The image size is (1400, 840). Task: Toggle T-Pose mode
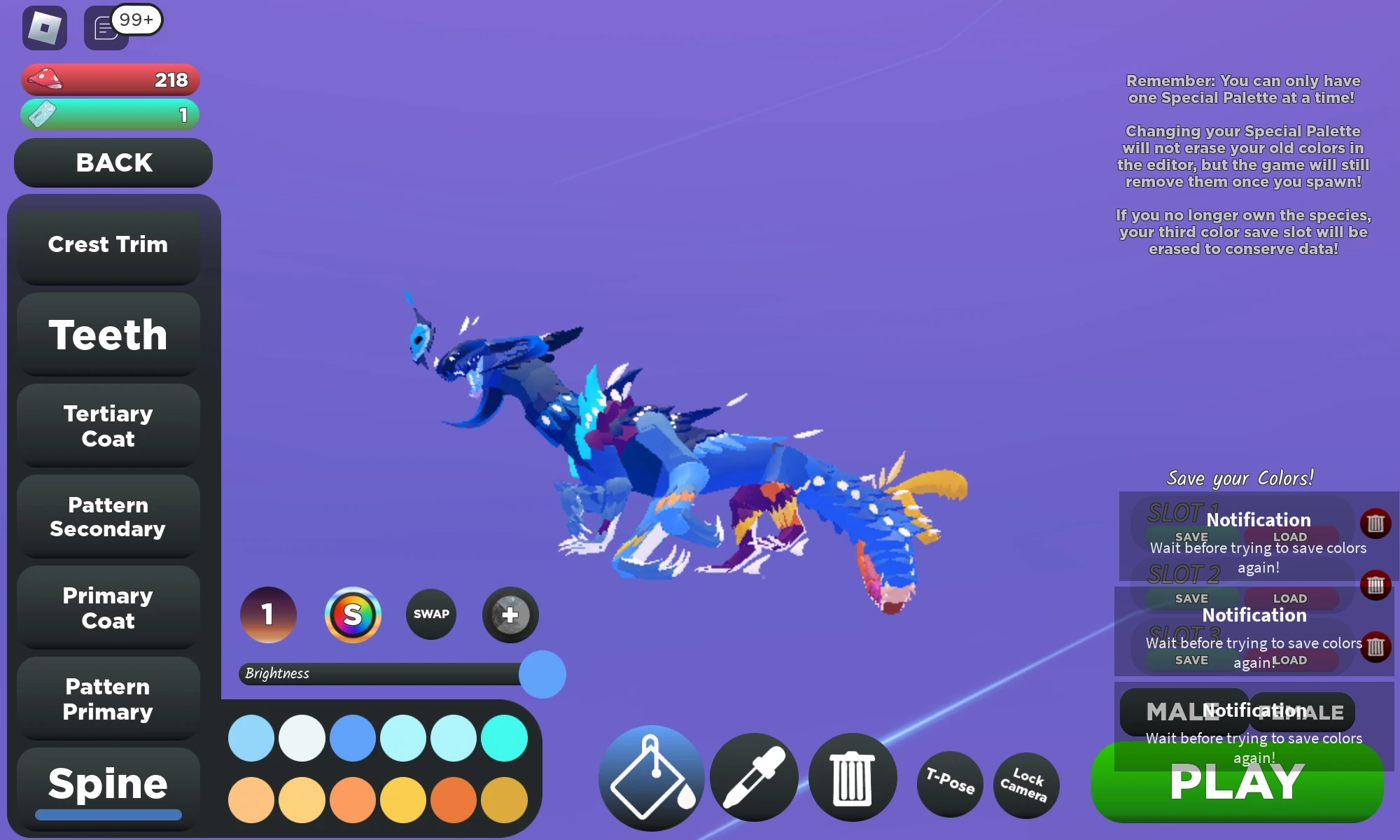coord(950,785)
